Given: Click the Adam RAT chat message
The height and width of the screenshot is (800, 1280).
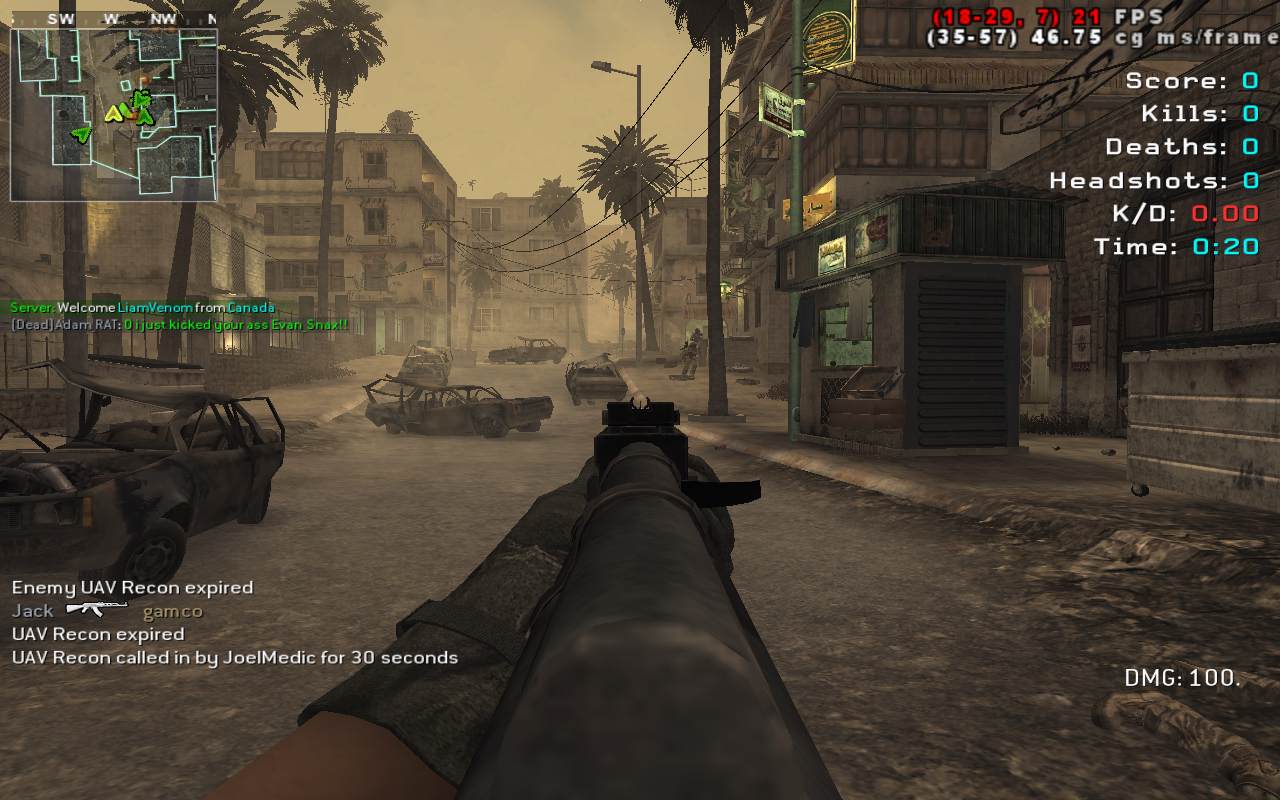Looking at the screenshot, I should click(x=180, y=325).
